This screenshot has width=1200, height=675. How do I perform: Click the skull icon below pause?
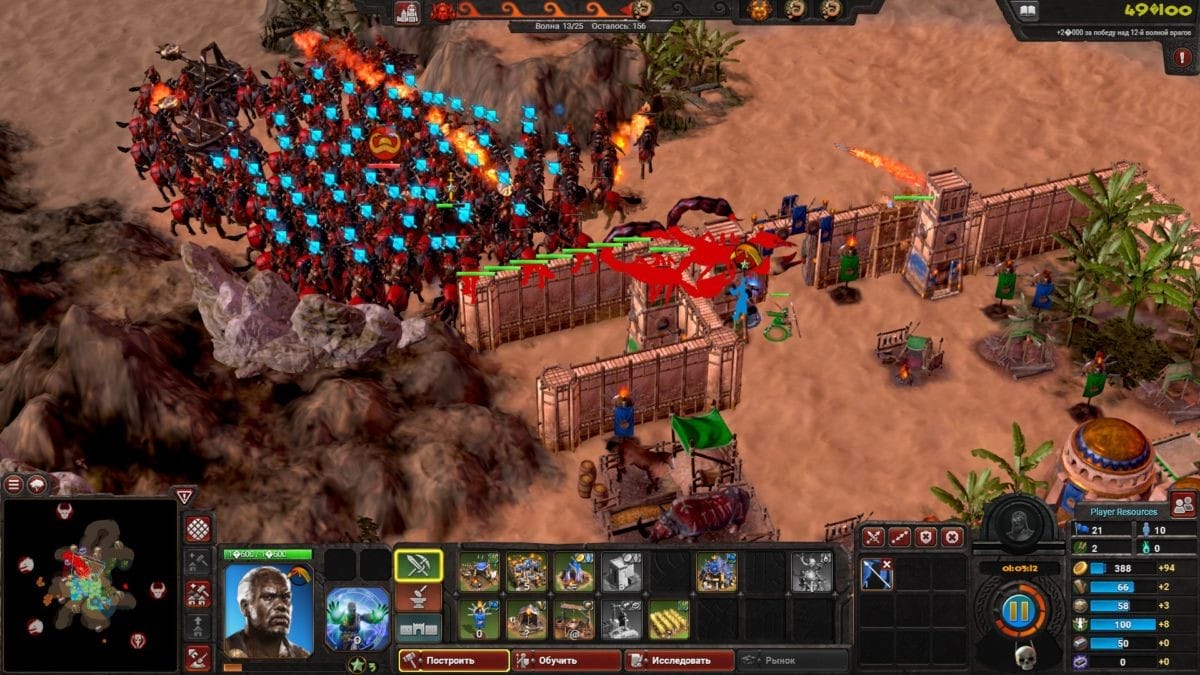pos(1024,656)
